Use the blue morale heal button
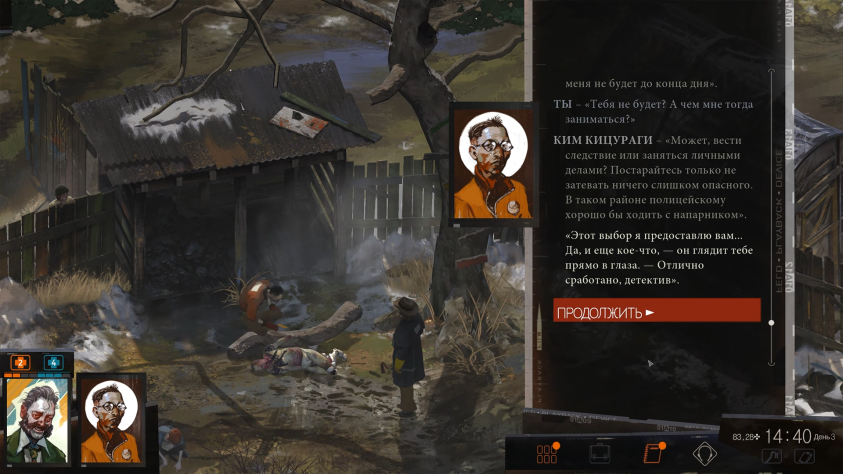Screen dimensions: 843x474 [53, 362]
